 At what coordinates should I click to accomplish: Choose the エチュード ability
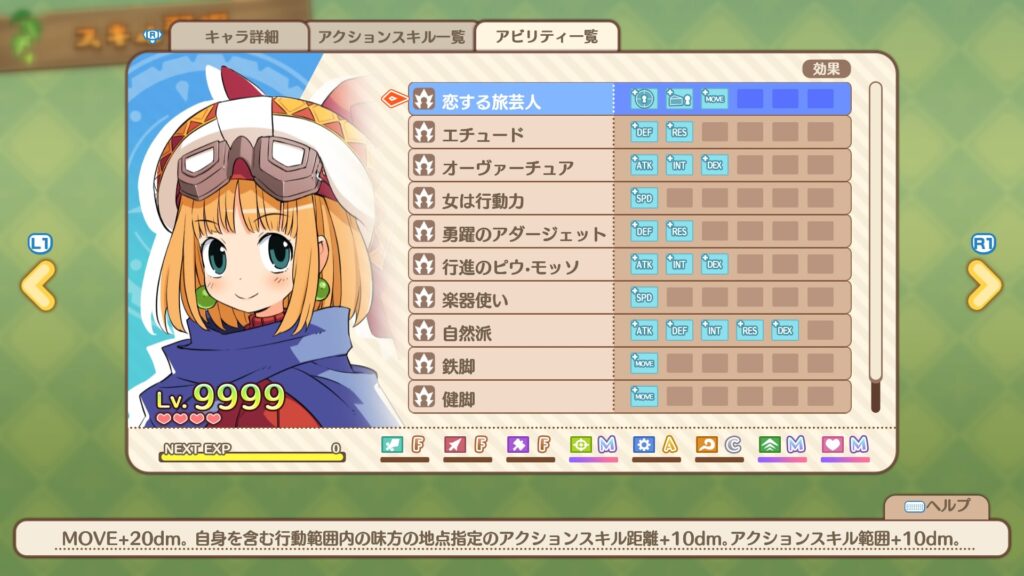click(x=512, y=133)
